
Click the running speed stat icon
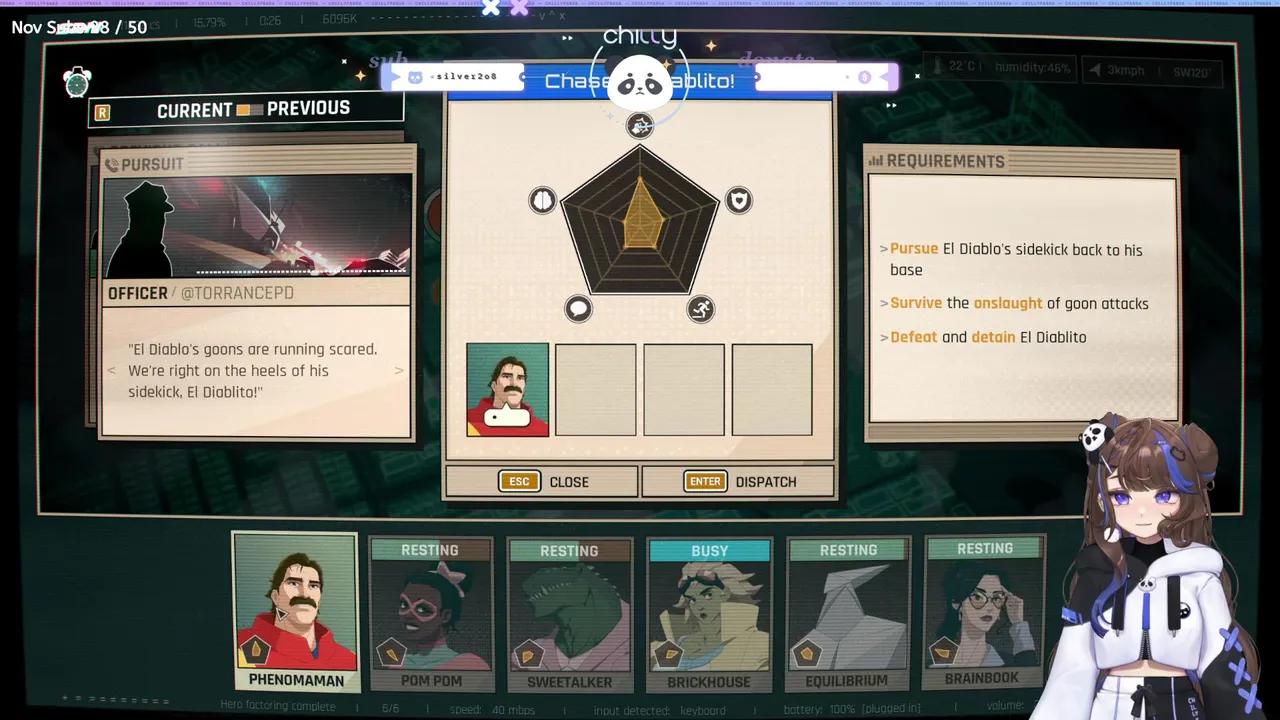click(700, 309)
